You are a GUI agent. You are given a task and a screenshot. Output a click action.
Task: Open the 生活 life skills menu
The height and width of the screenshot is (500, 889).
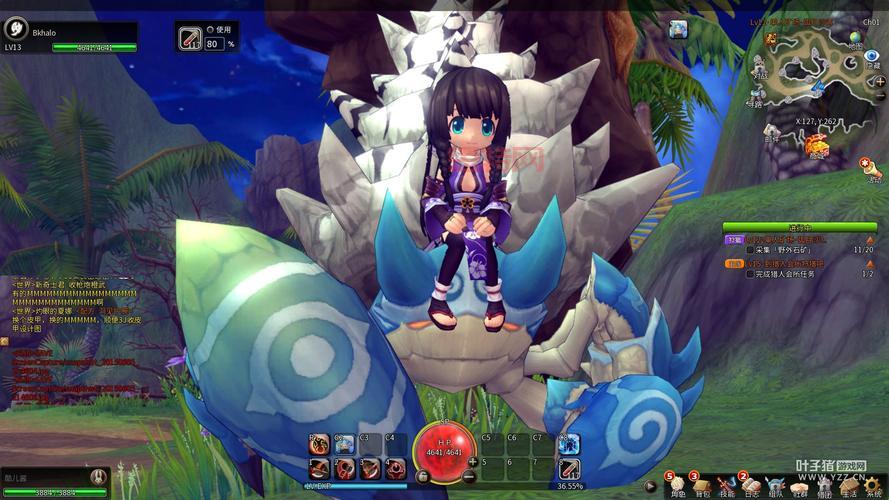coord(849,485)
